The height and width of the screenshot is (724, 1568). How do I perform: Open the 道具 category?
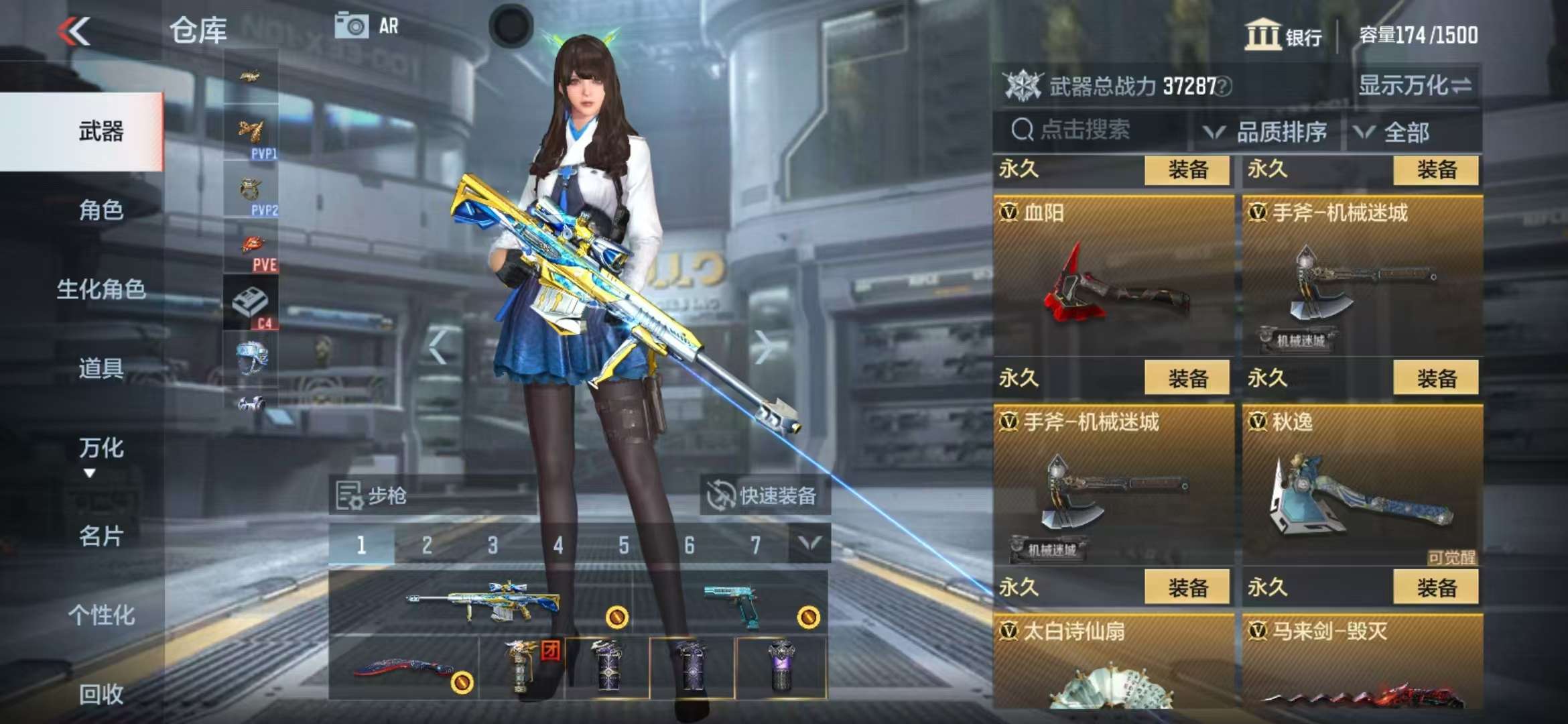[101, 368]
